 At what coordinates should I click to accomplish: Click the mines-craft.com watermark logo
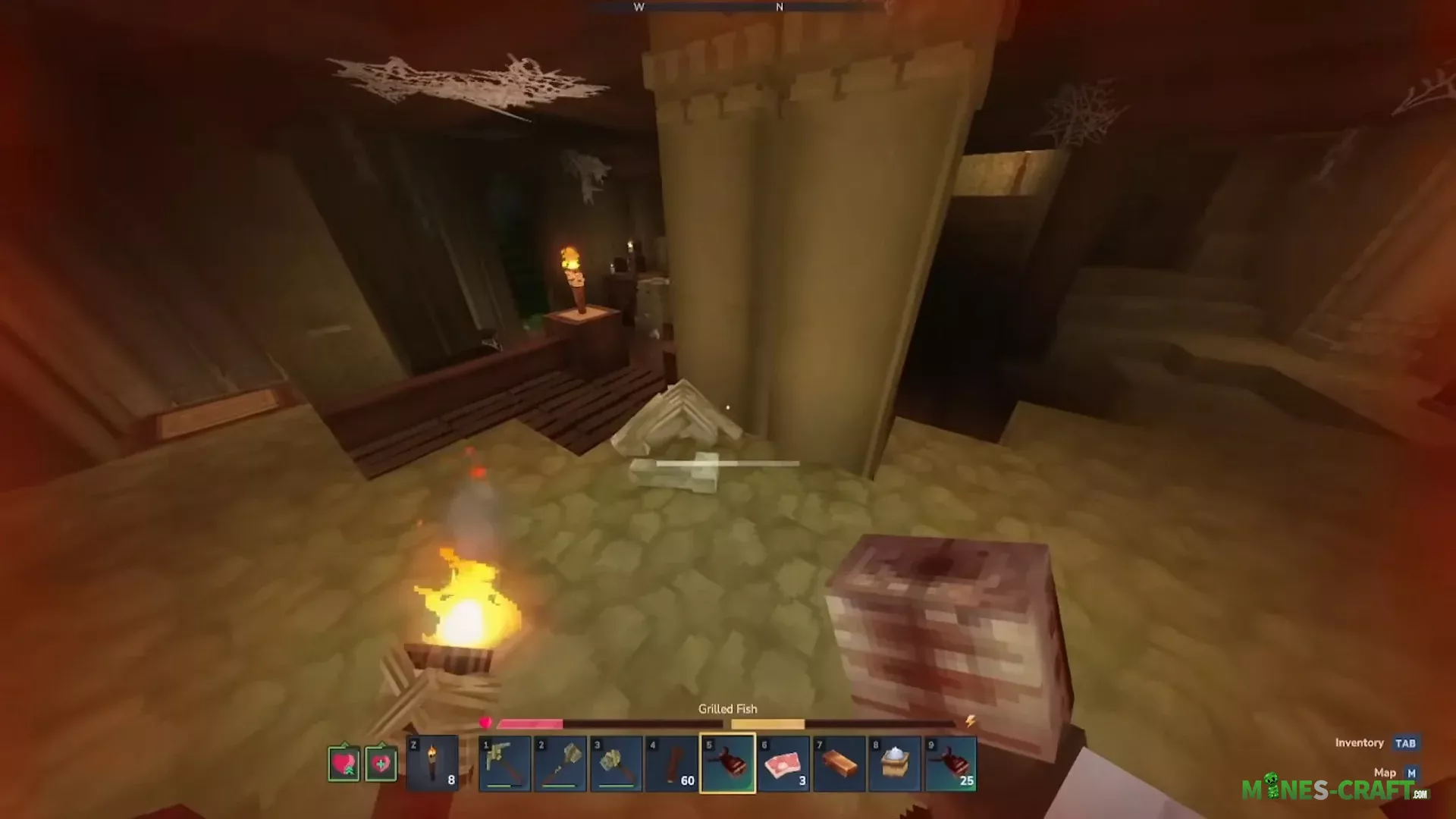click(x=1335, y=790)
